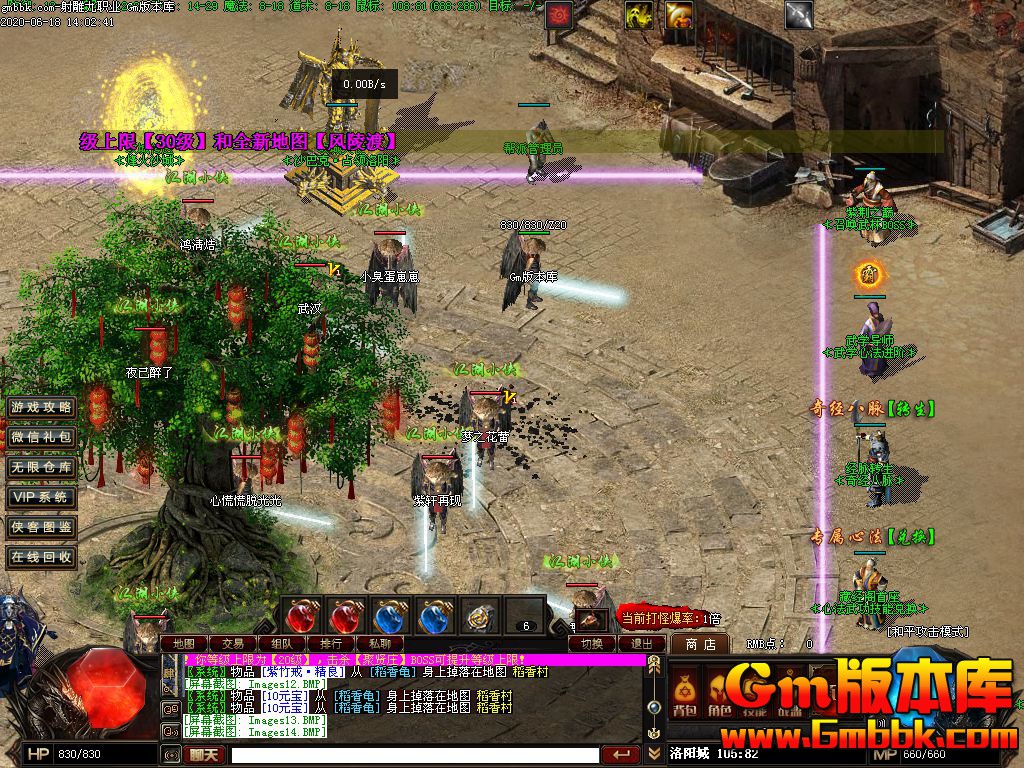This screenshot has width=1024, height=768.
Task: Click the 聊天 chat button
Action: tap(204, 755)
